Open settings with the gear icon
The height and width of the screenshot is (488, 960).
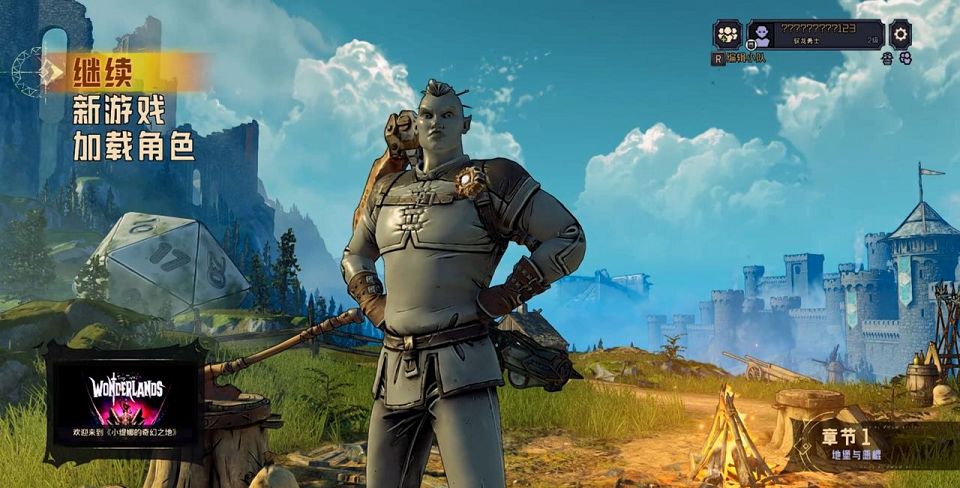pyautogui.click(x=900, y=33)
